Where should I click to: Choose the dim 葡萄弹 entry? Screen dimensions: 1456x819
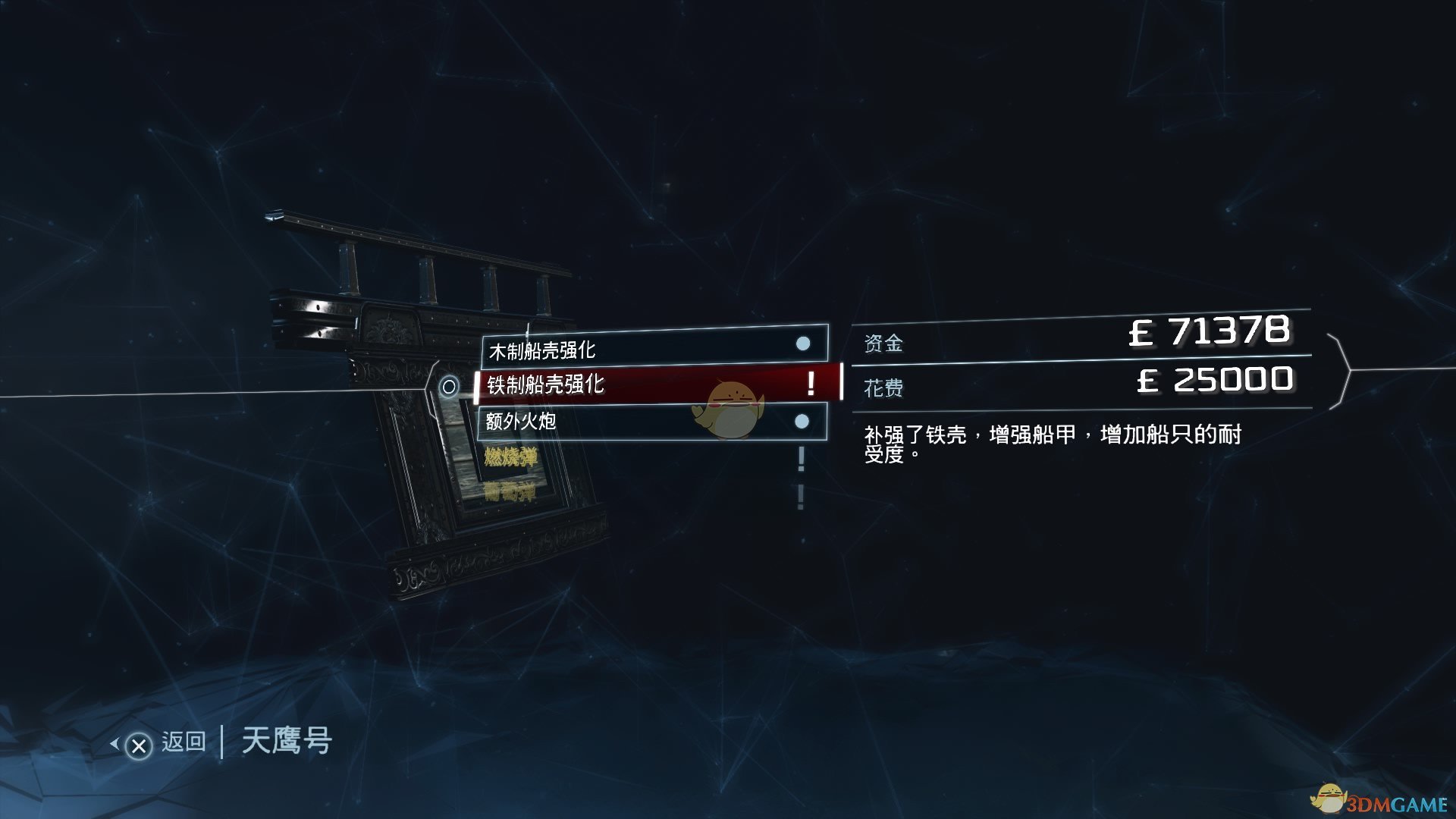(510, 493)
